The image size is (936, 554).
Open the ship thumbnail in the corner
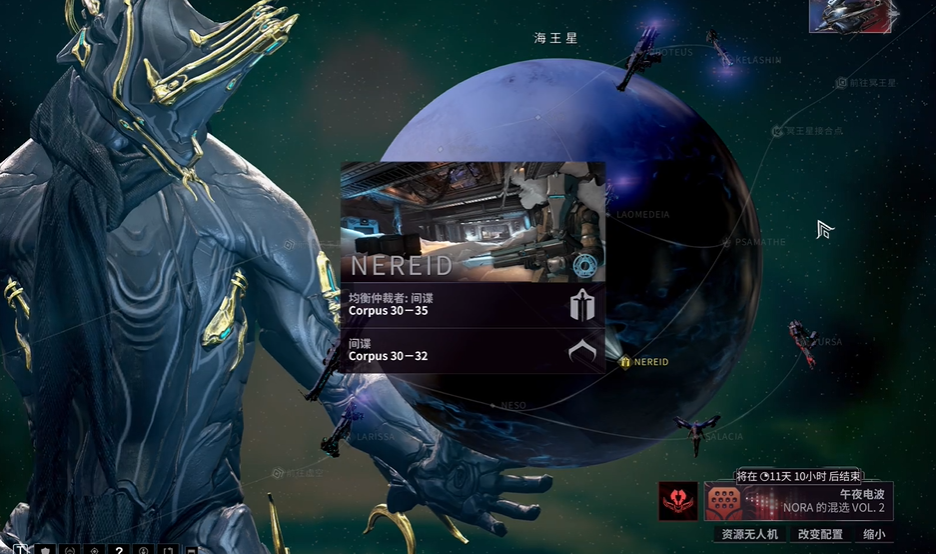coord(850,16)
